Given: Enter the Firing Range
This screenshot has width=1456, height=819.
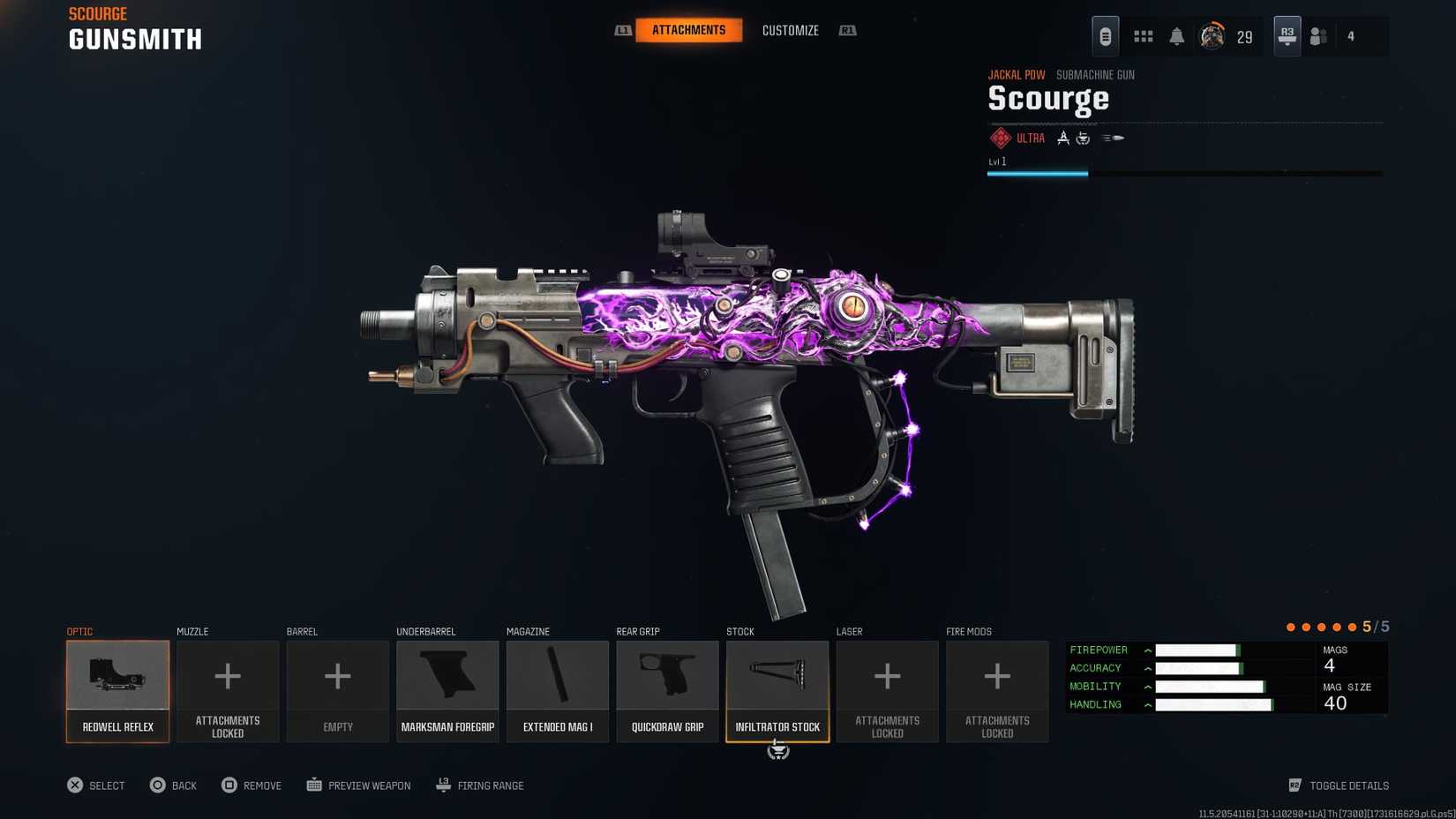Looking at the screenshot, I should (x=480, y=785).
